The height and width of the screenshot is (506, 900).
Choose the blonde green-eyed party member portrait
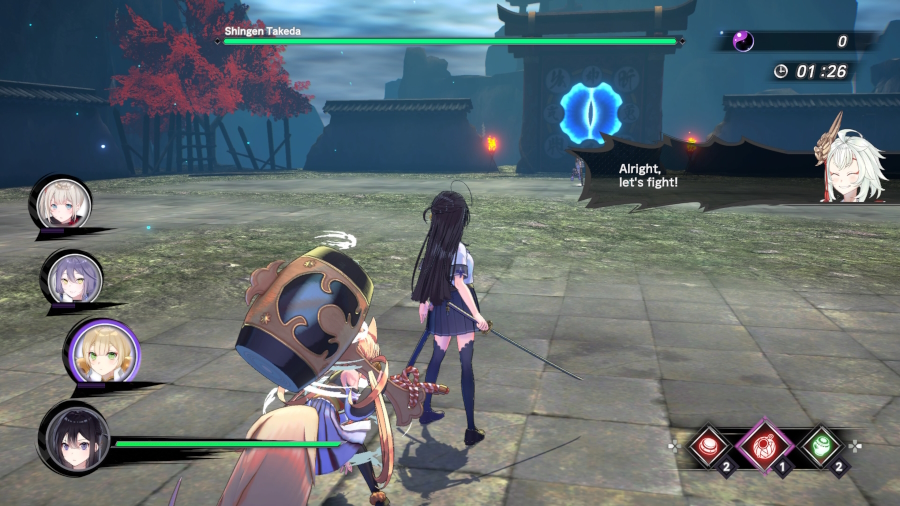pos(102,351)
